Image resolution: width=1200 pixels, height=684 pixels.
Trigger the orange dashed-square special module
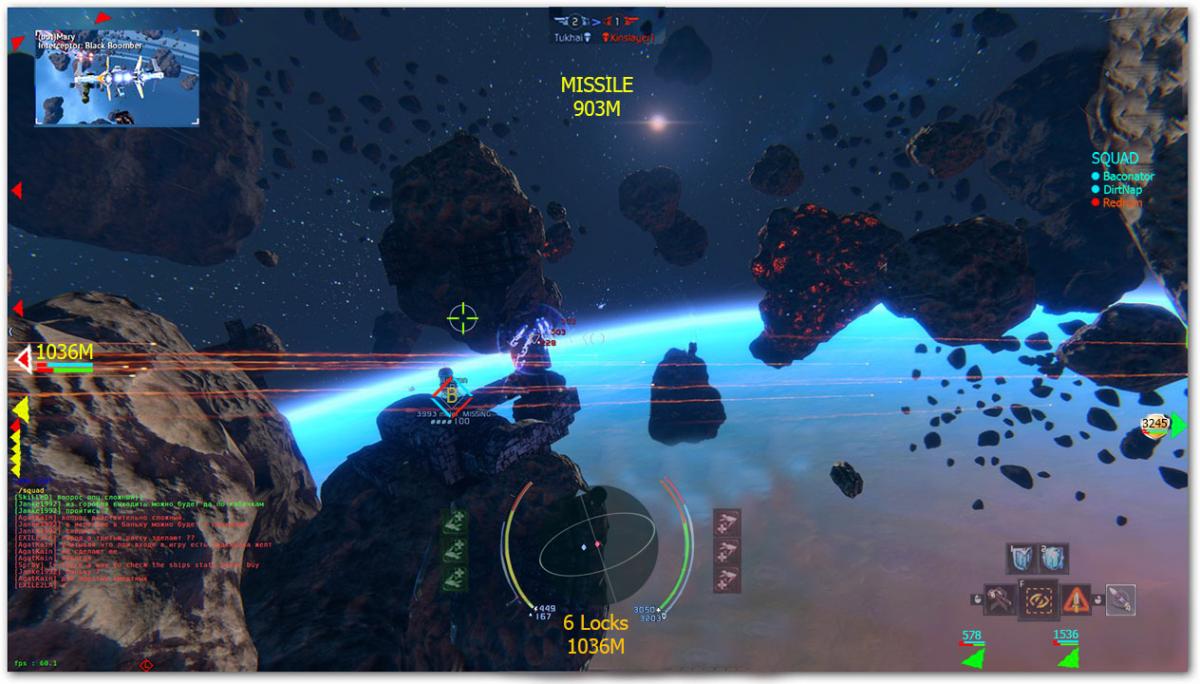click(1039, 599)
